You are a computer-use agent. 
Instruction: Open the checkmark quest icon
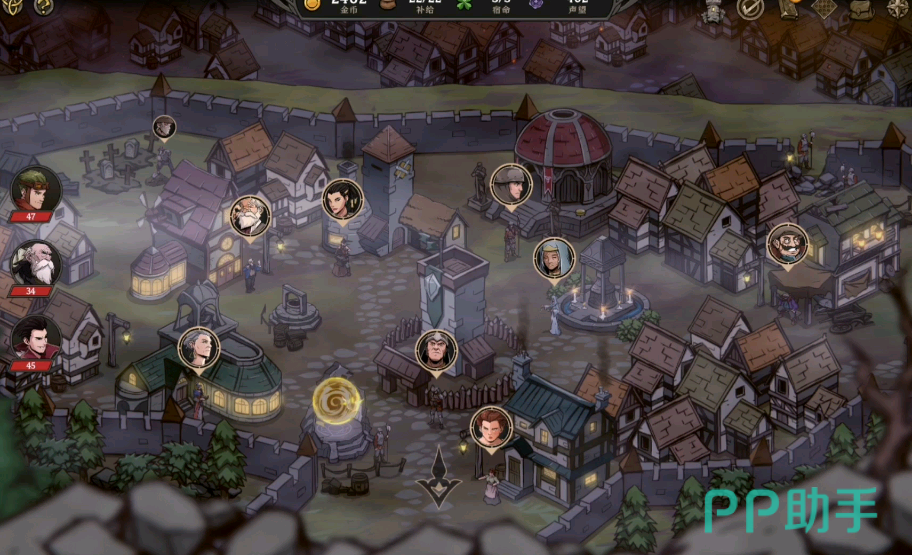pyautogui.click(x=750, y=8)
